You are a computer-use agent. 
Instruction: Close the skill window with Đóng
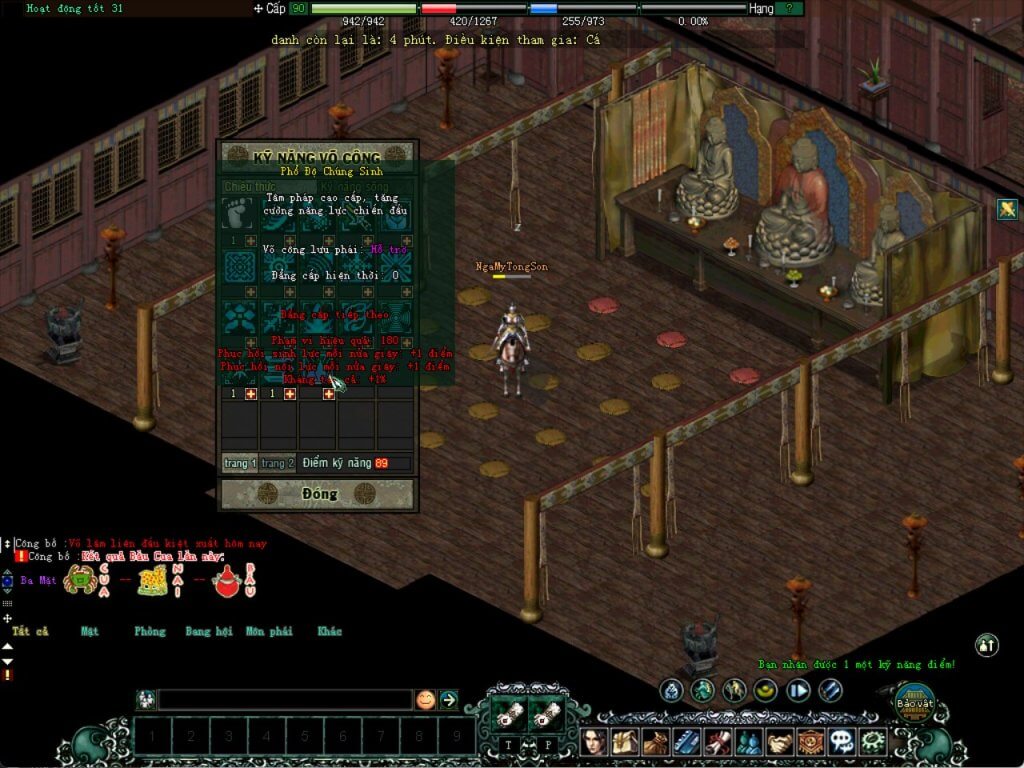pos(316,494)
